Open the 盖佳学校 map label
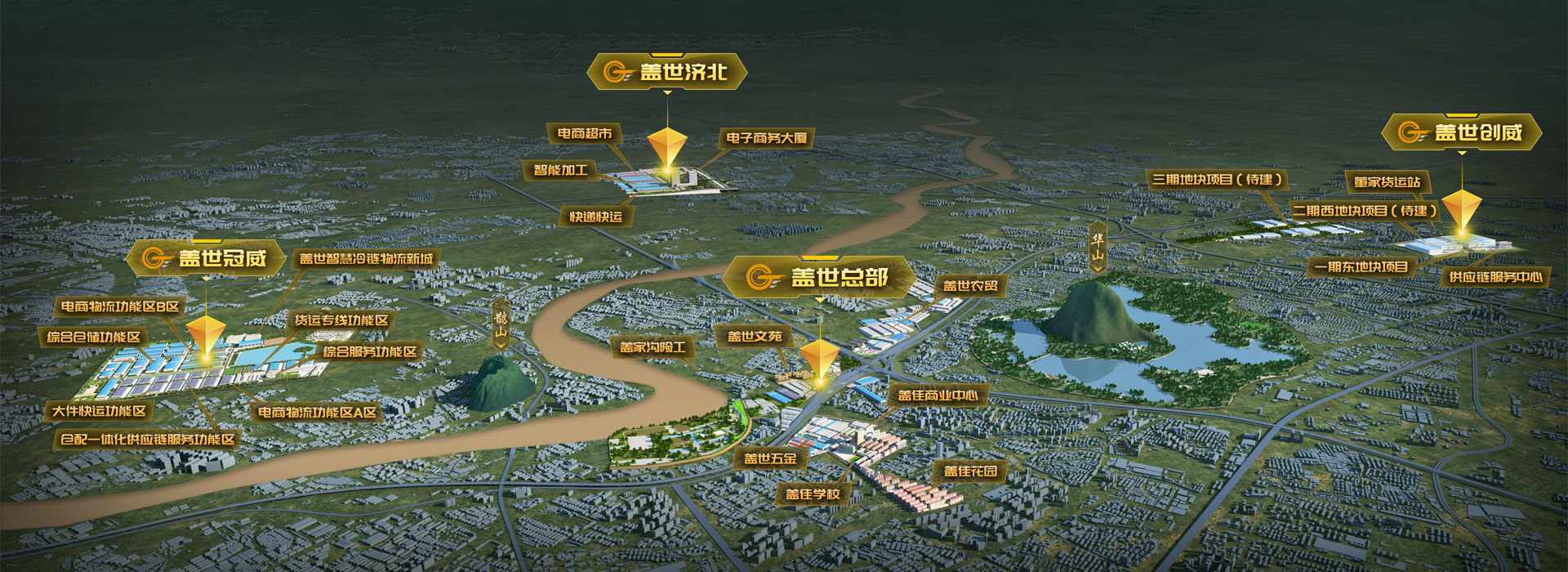The image size is (1568, 572). 813,494
